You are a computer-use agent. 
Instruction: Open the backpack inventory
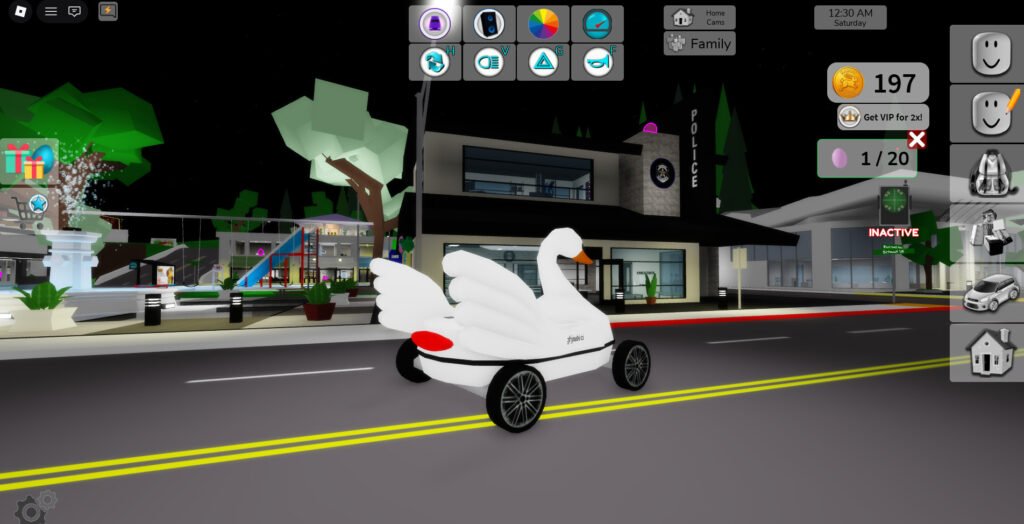[x=986, y=173]
